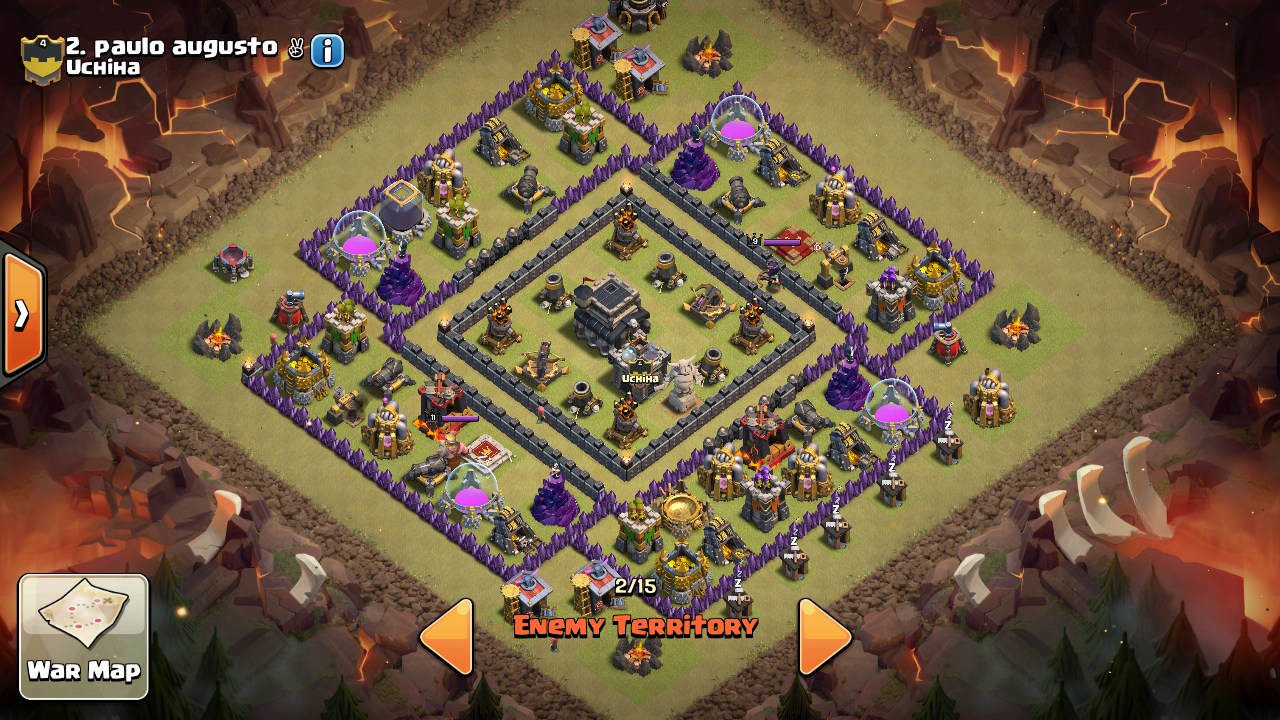Screen dimensions: 1280x720
Task: Click the Uchiha clan badge
Action: (42, 59)
